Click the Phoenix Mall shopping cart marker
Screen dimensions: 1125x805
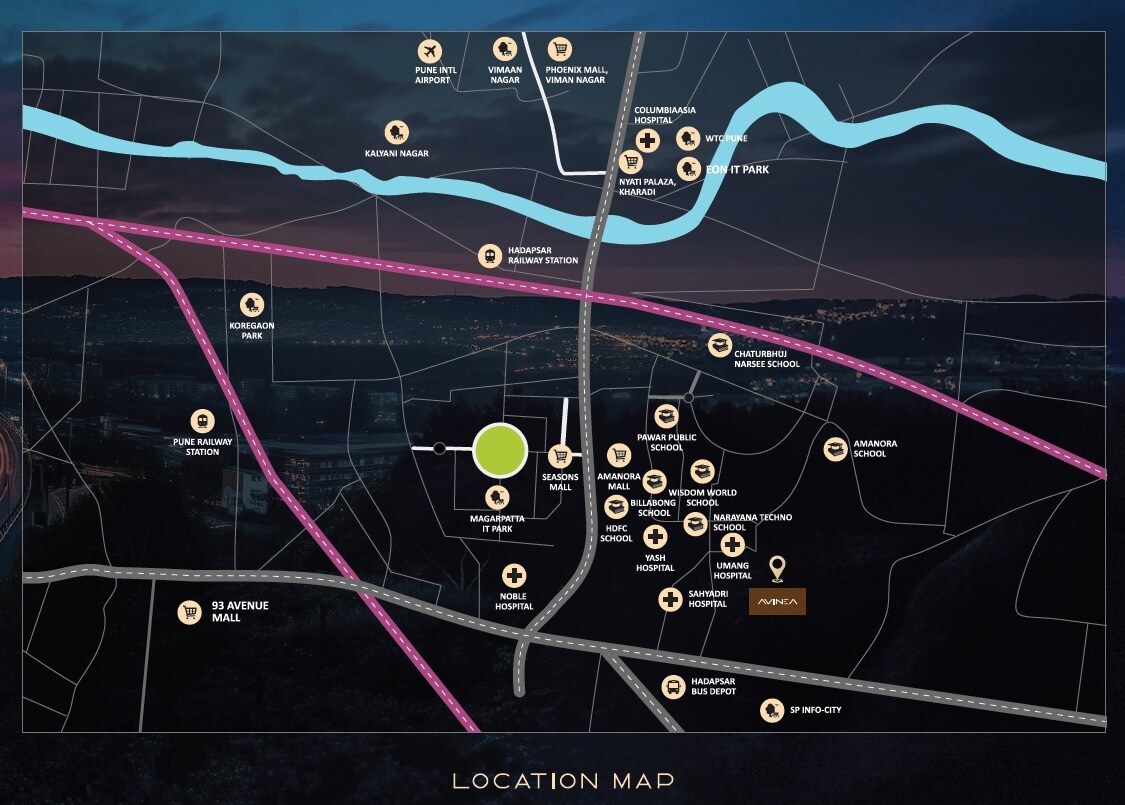pyautogui.click(x=560, y=49)
